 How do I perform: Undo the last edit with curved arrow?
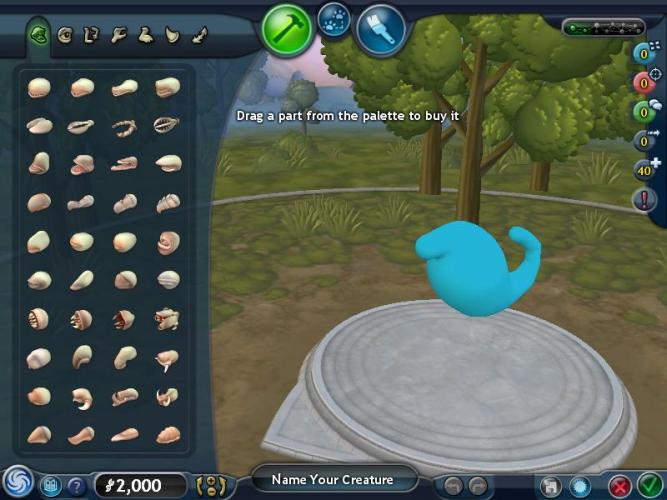coord(452,487)
